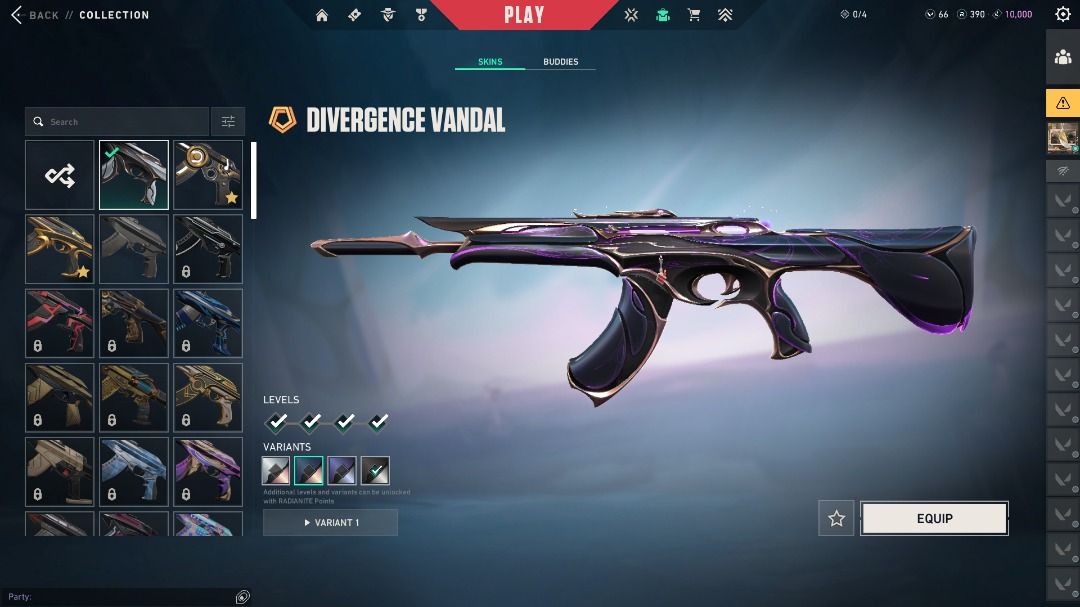Equip the Divergence Vandal skin
The image size is (1080, 607).
coord(934,518)
